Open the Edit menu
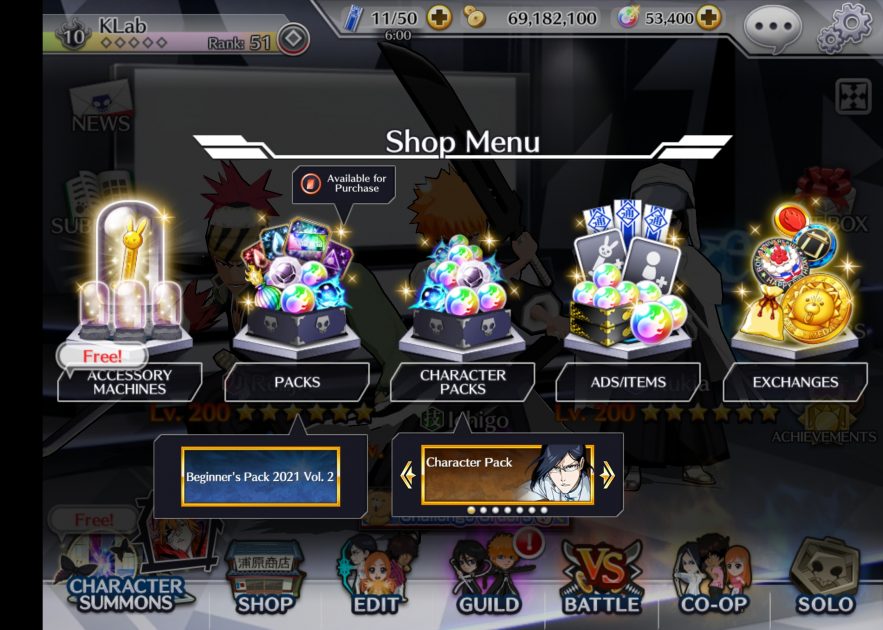The image size is (883, 630). tap(376, 580)
